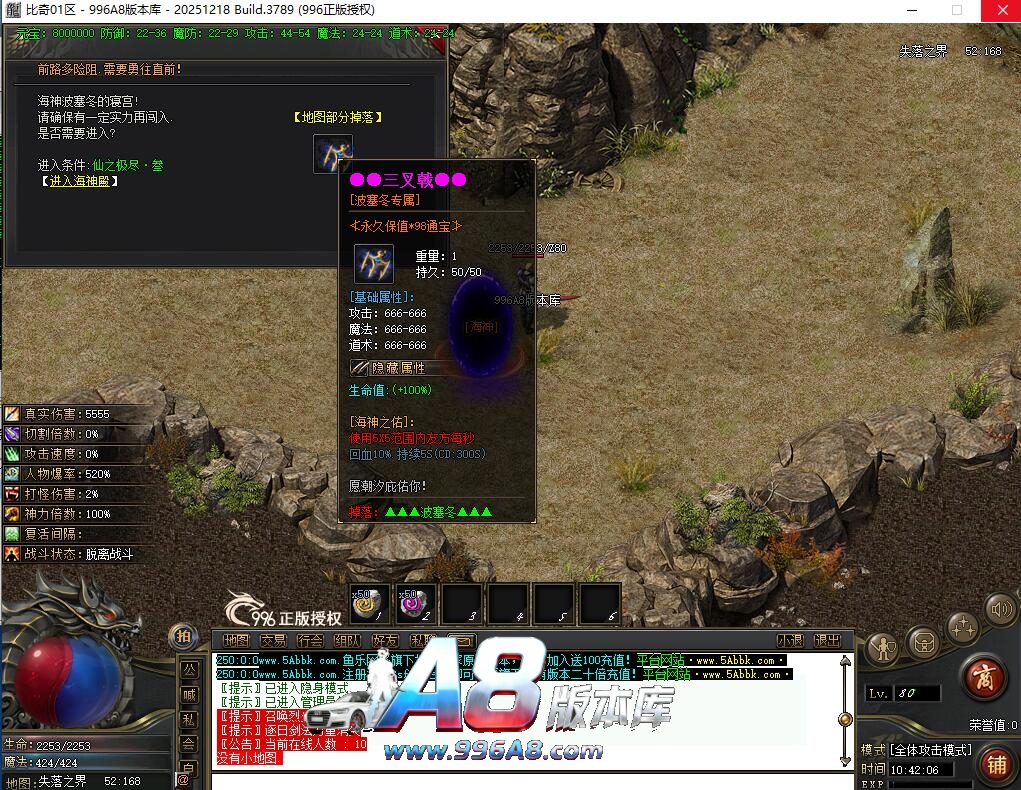
Task: Click the 小退 logout button
Action: click(791, 640)
